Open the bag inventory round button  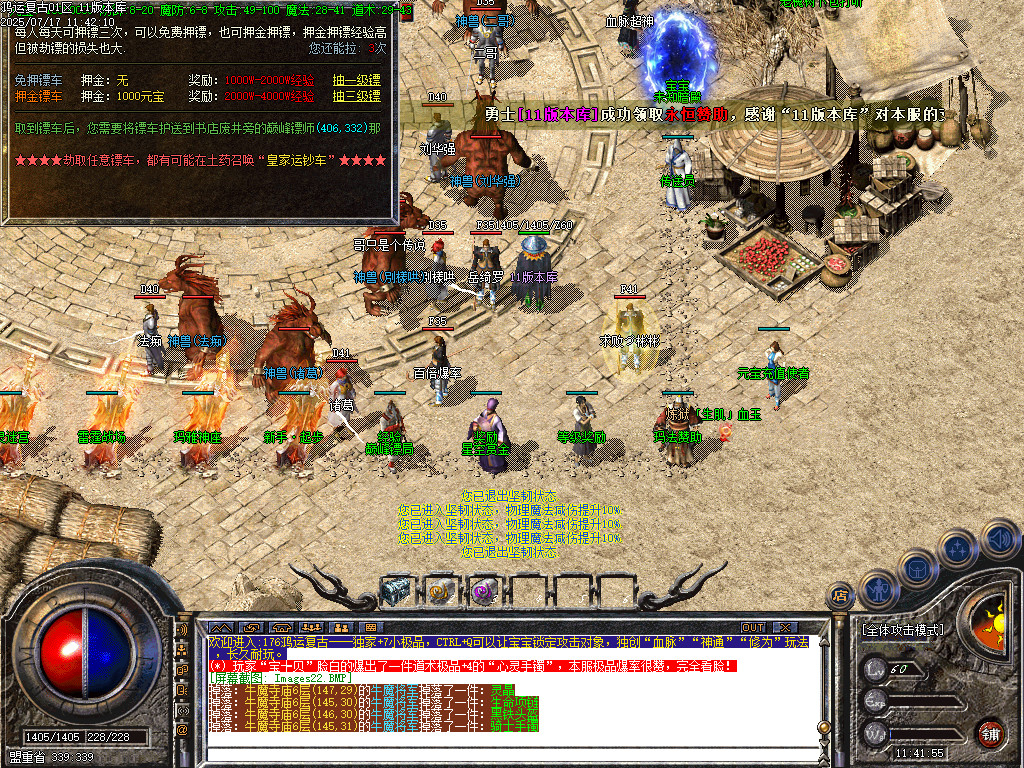[x=917, y=568]
